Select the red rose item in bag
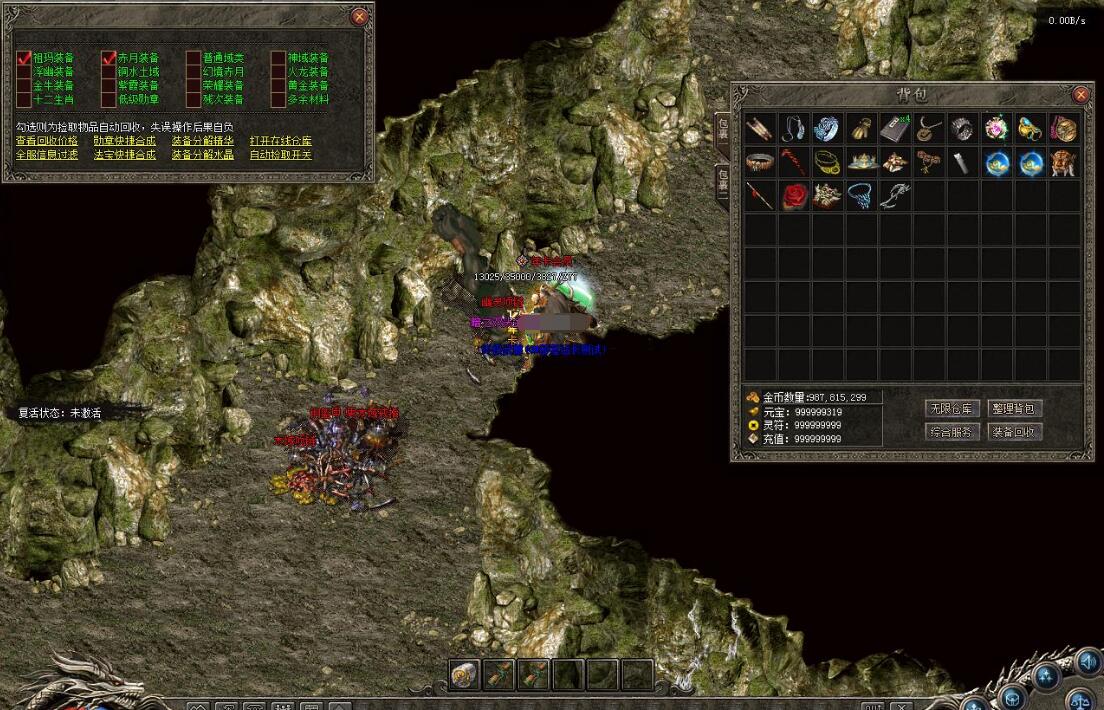The width and height of the screenshot is (1104, 710). coord(794,195)
